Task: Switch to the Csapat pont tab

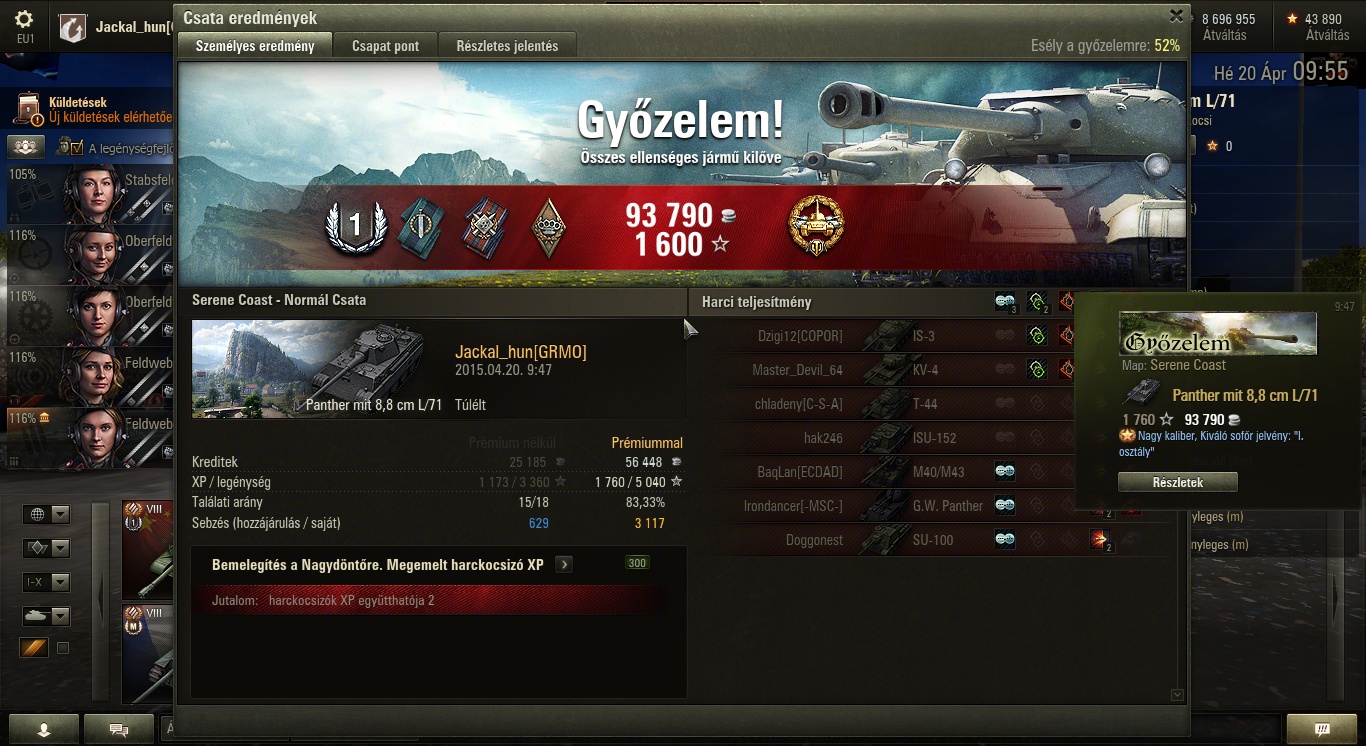Action: [385, 46]
